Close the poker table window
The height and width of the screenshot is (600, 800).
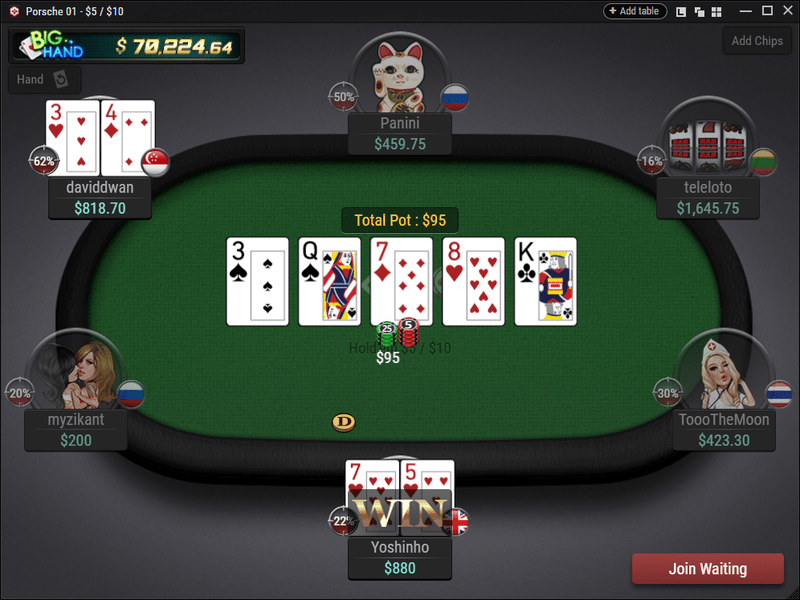(x=787, y=11)
